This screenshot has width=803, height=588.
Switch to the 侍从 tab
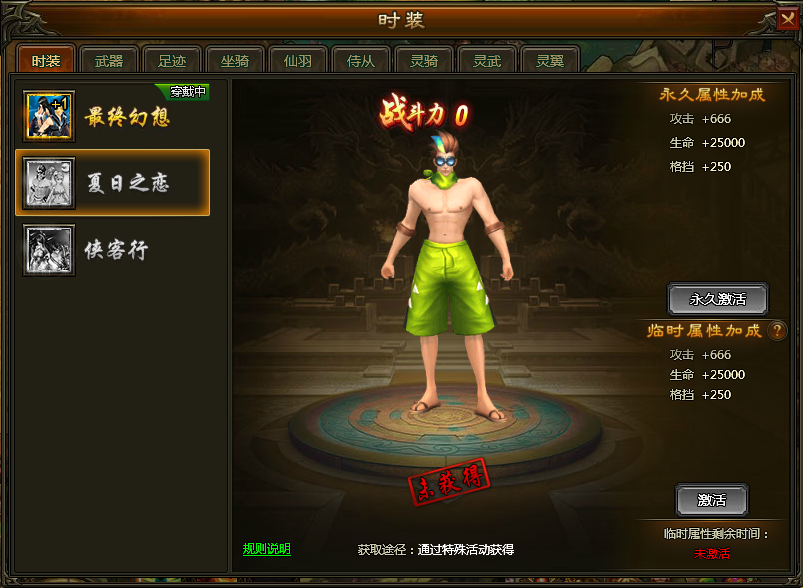(361, 61)
